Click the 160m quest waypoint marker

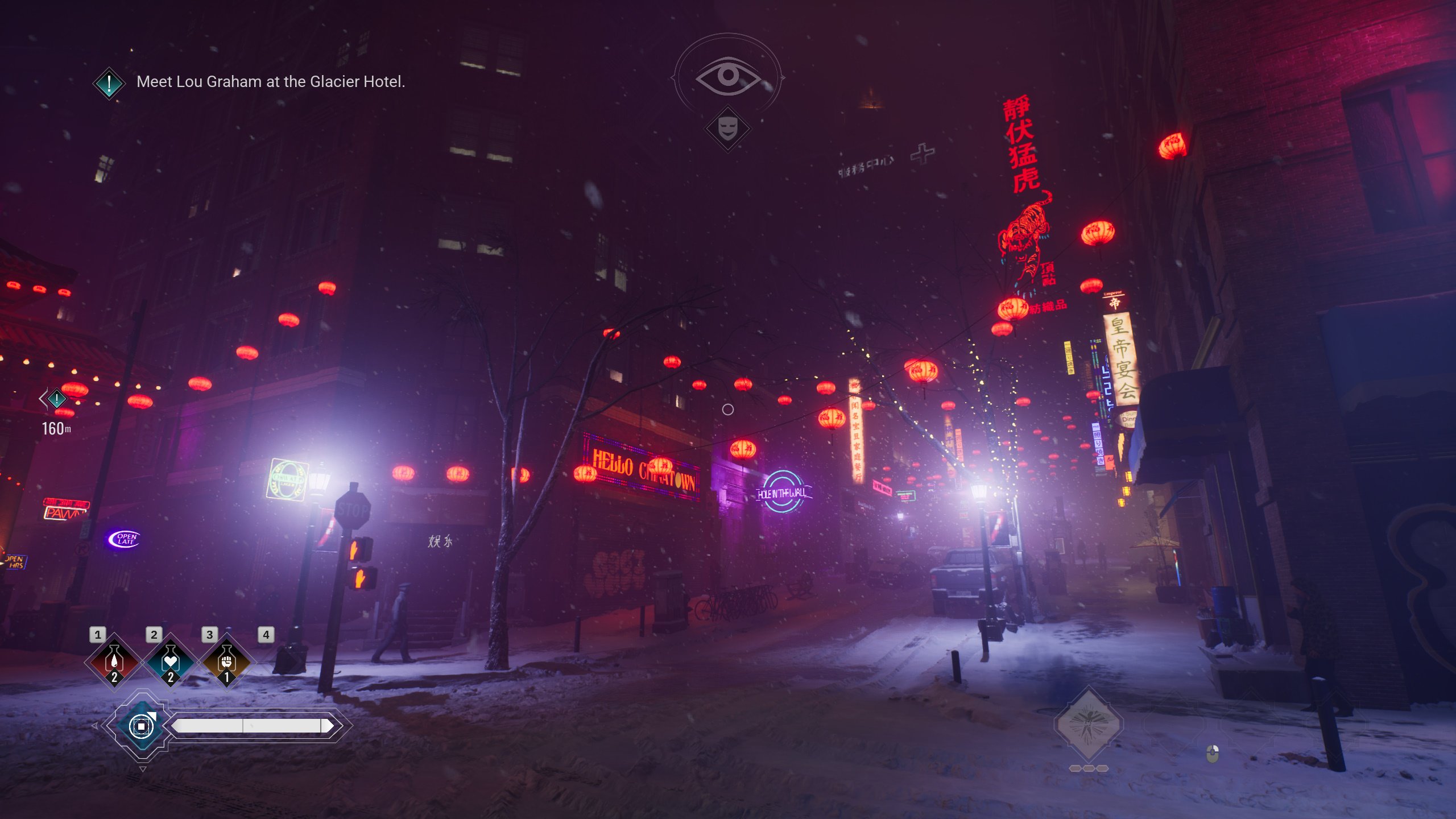pyautogui.click(x=56, y=399)
